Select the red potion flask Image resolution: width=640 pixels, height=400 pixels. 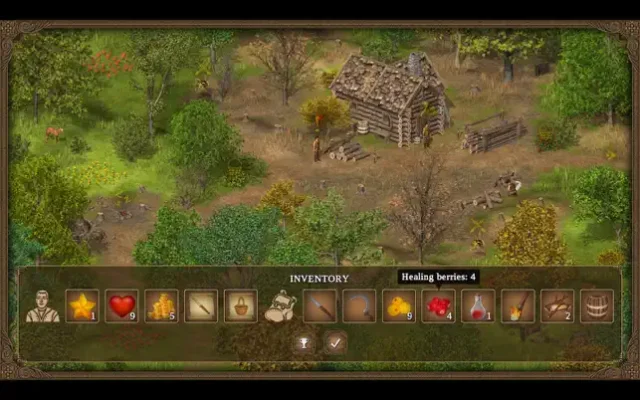(478, 305)
